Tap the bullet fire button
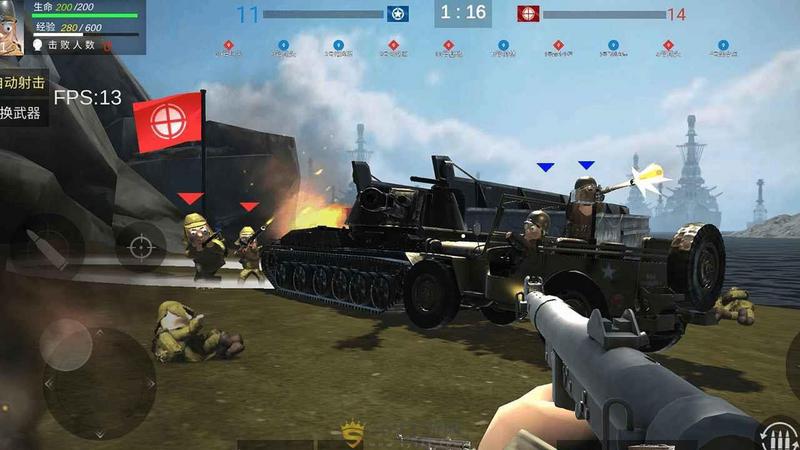The height and width of the screenshot is (450, 800). click(x=45, y=245)
